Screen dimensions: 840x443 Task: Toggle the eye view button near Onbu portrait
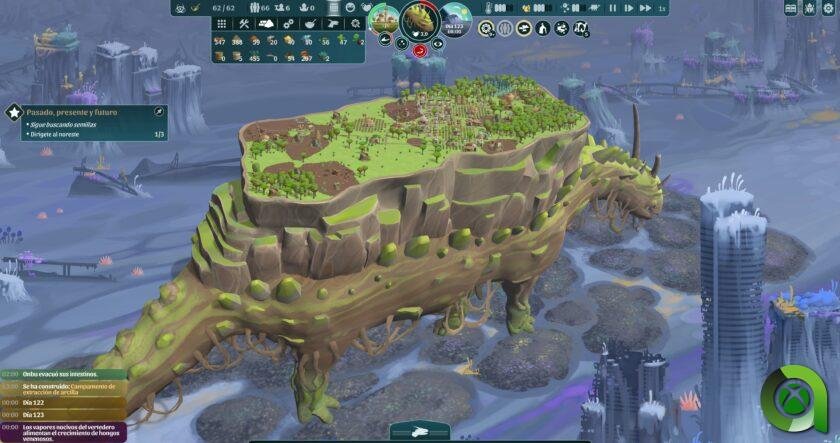point(438,43)
